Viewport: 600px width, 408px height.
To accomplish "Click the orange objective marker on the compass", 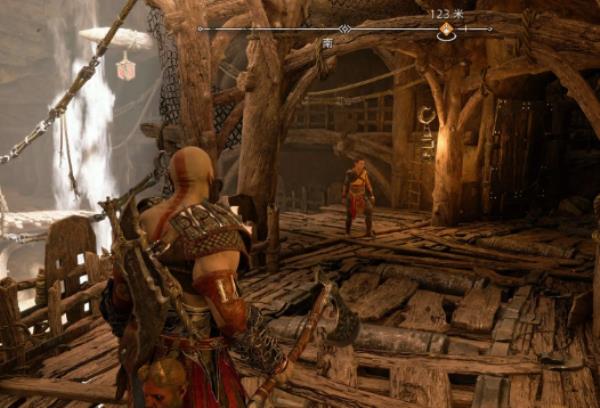I will tap(446, 31).
